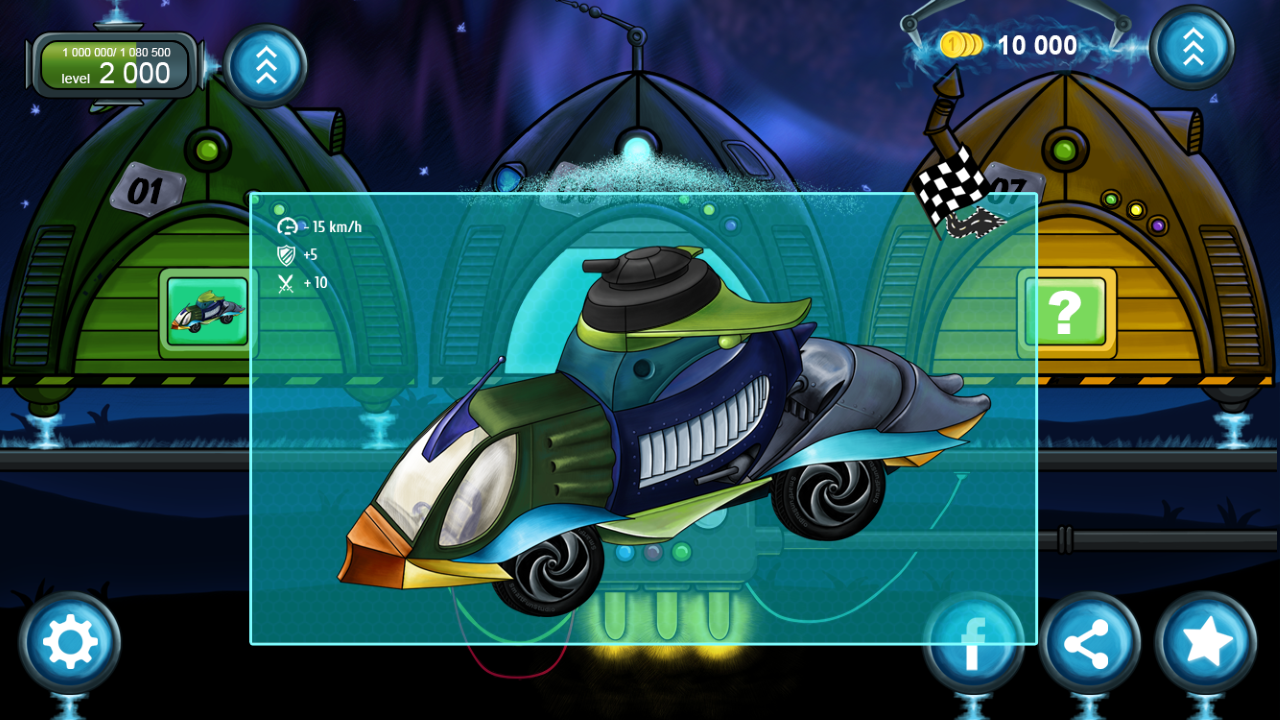Select the mystery question-mark car box
Viewport: 1280px width, 720px height.
pyautogui.click(x=1065, y=312)
